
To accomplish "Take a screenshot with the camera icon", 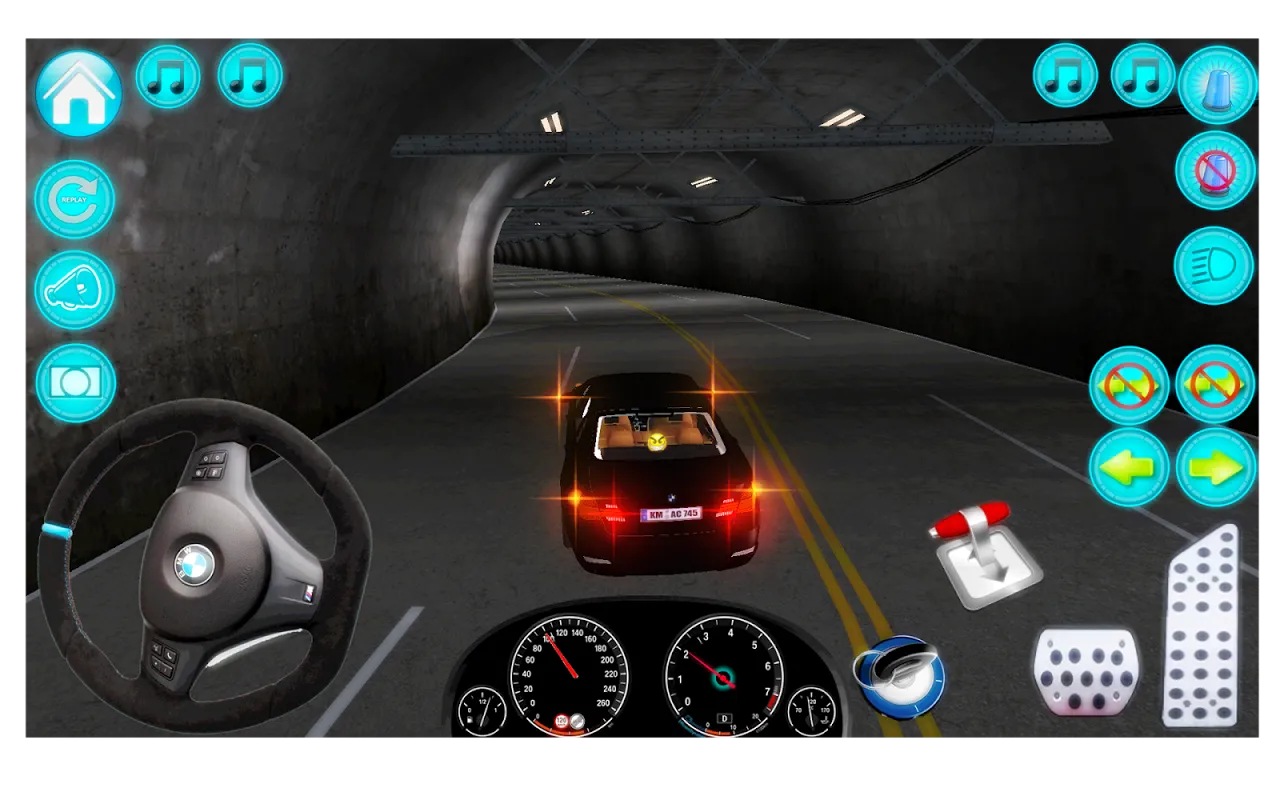I will tap(74, 383).
